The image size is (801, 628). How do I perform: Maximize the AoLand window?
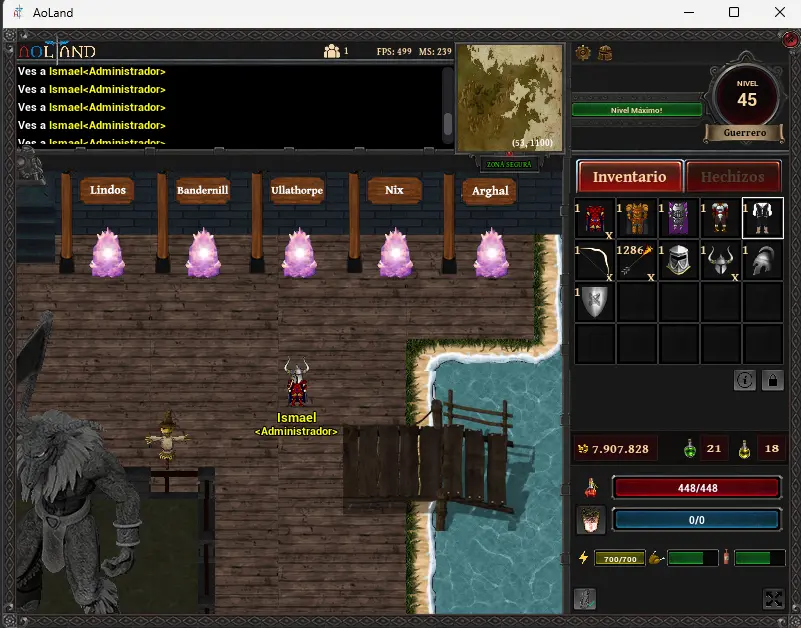(x=734, y=13)
